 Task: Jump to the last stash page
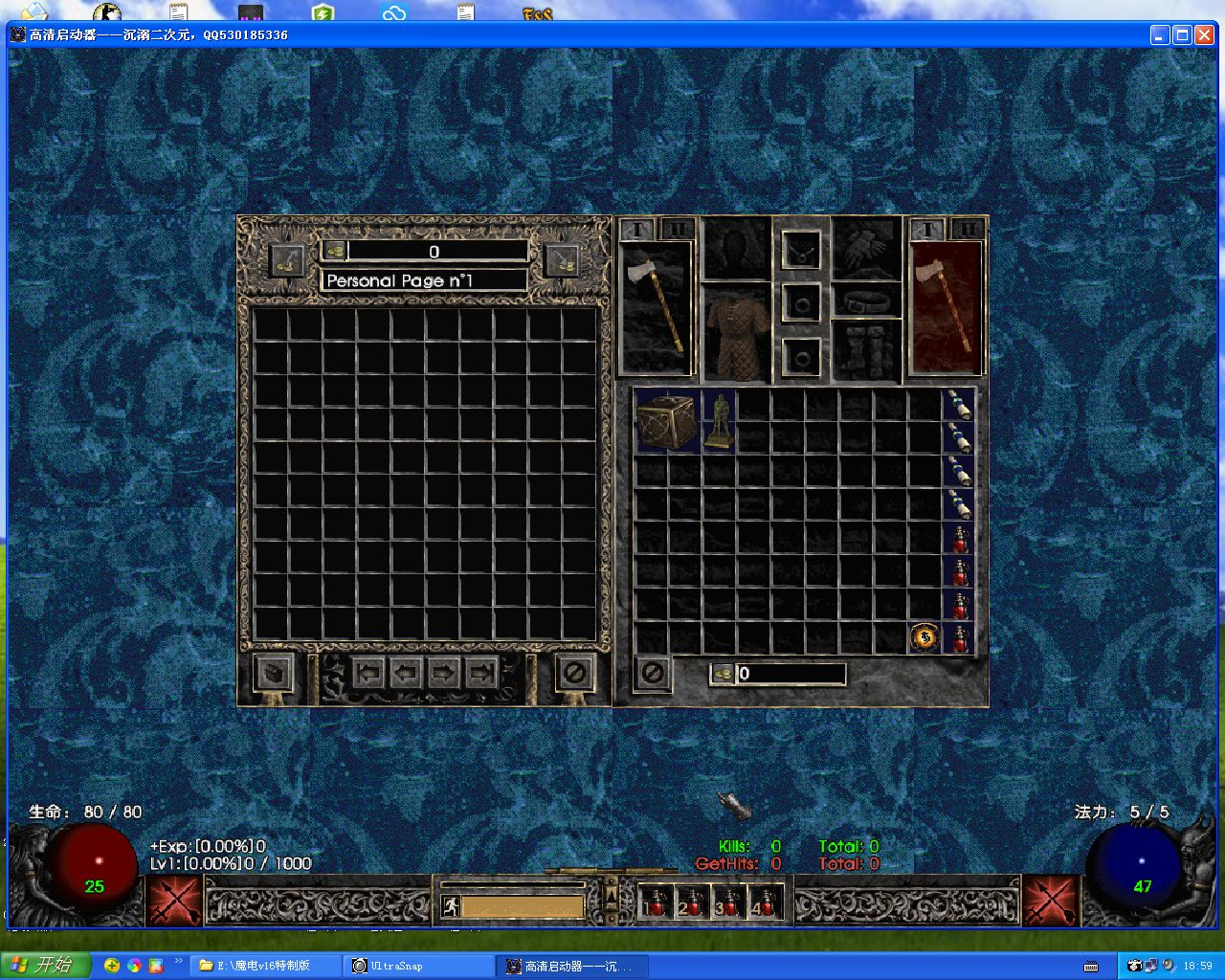click(x=480, y=673)
